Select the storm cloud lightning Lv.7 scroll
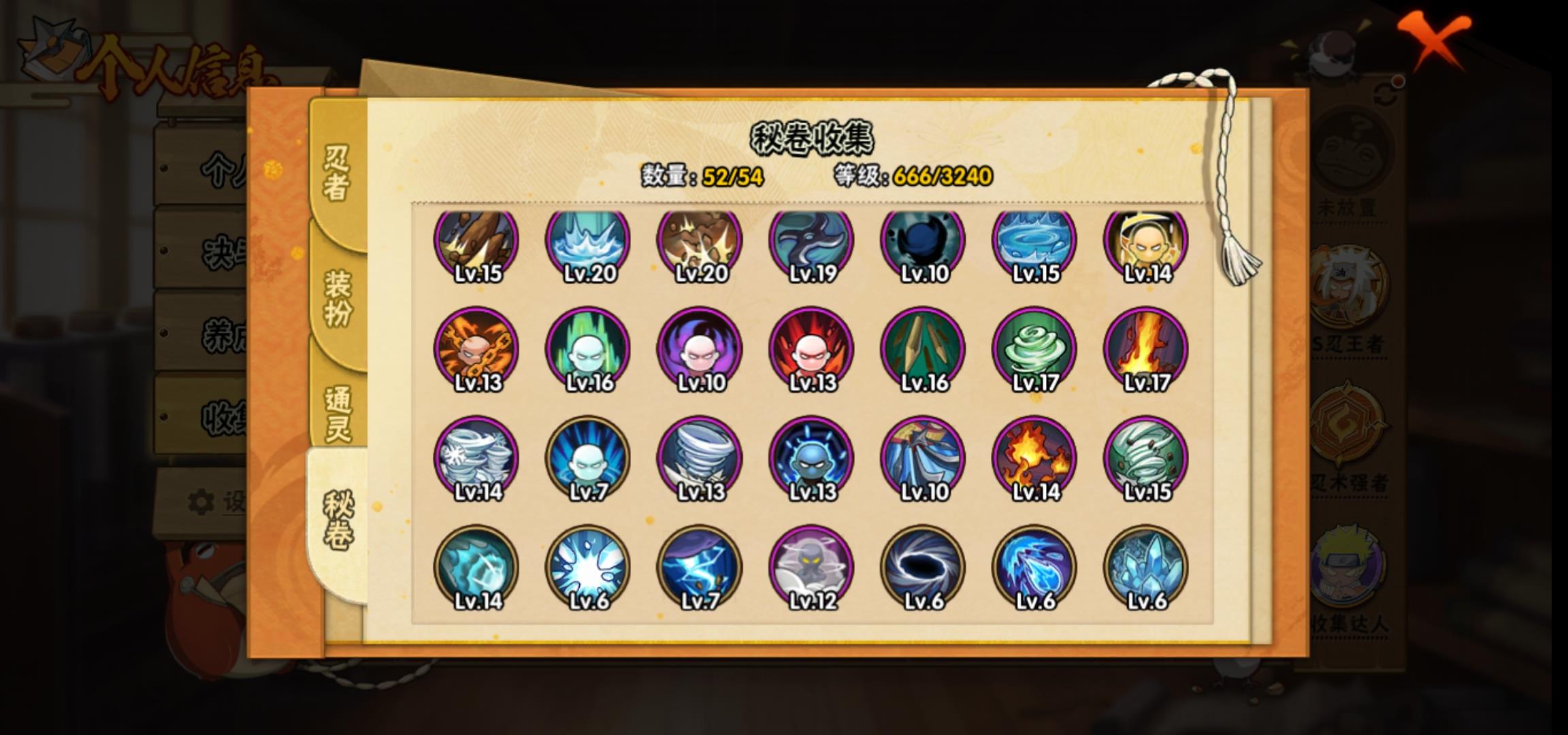This screenshot has height=735, width=1568. (700, 568)
